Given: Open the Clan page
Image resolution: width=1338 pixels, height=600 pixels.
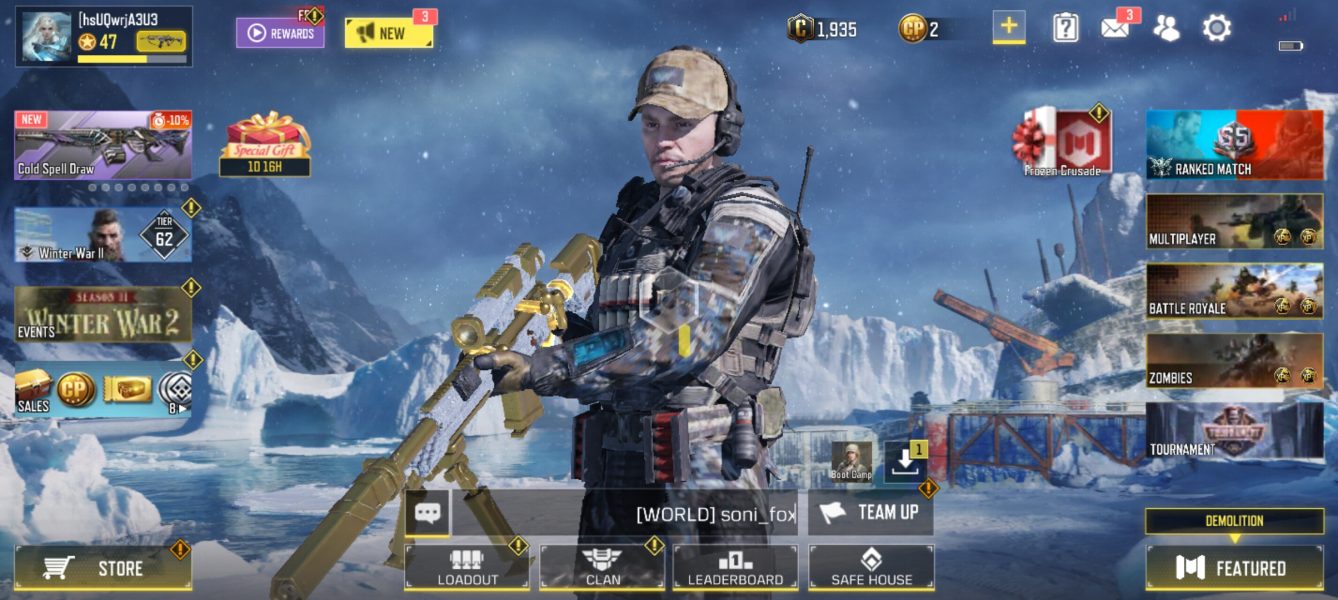Looking at the screenshot, I should [602, 567].
